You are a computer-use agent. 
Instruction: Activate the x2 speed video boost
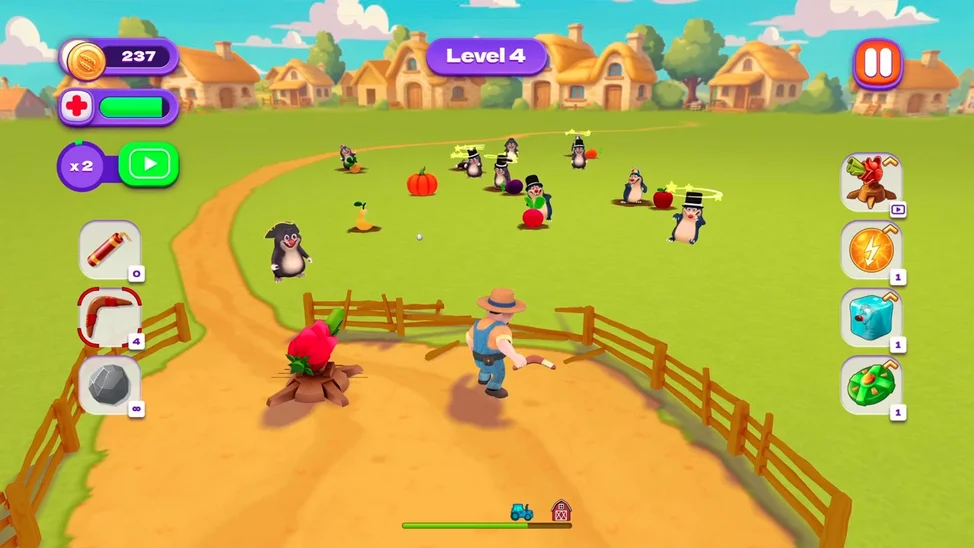click(148, 164)
